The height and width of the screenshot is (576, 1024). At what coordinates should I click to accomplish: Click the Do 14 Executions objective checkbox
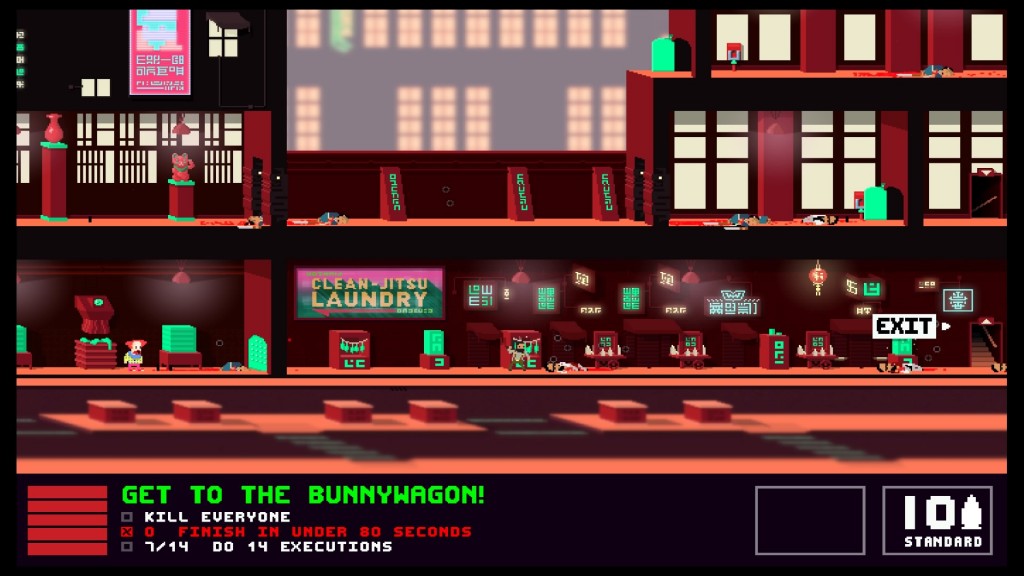point(127,547)
